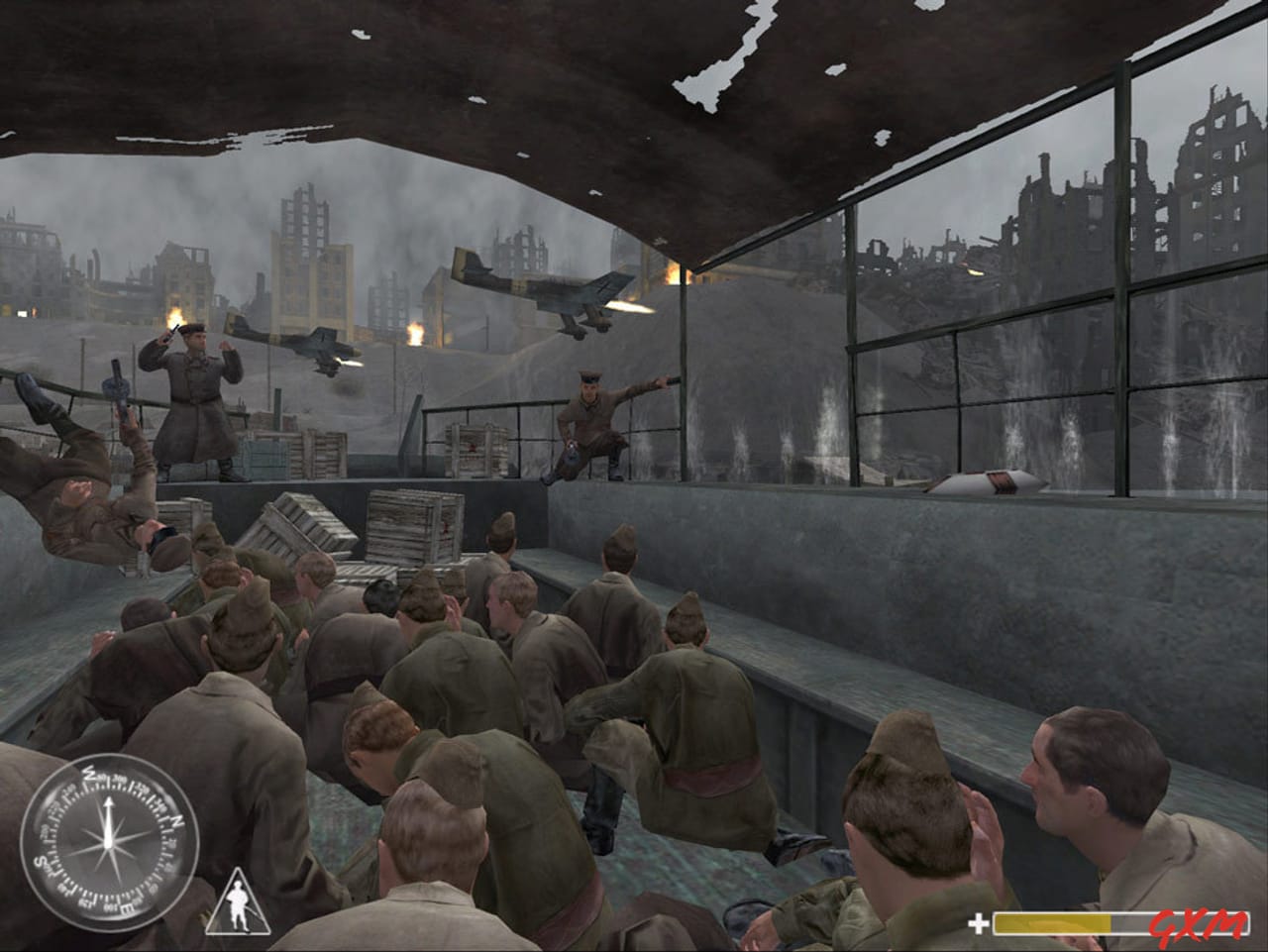1268x952 pixels.
Task: Click the compass HUD dial
Action: click(107, 845)
